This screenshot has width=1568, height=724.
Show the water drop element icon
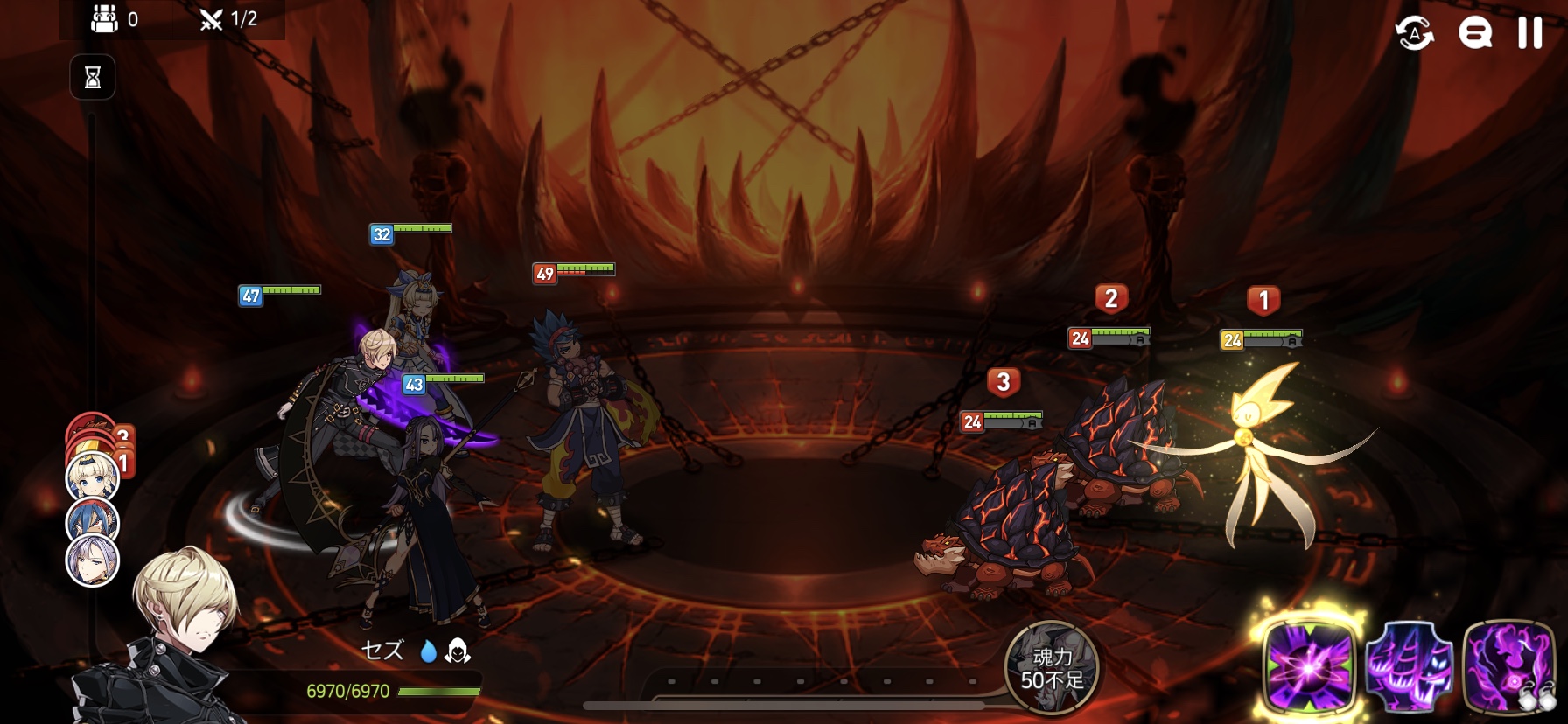coord(428,651)
